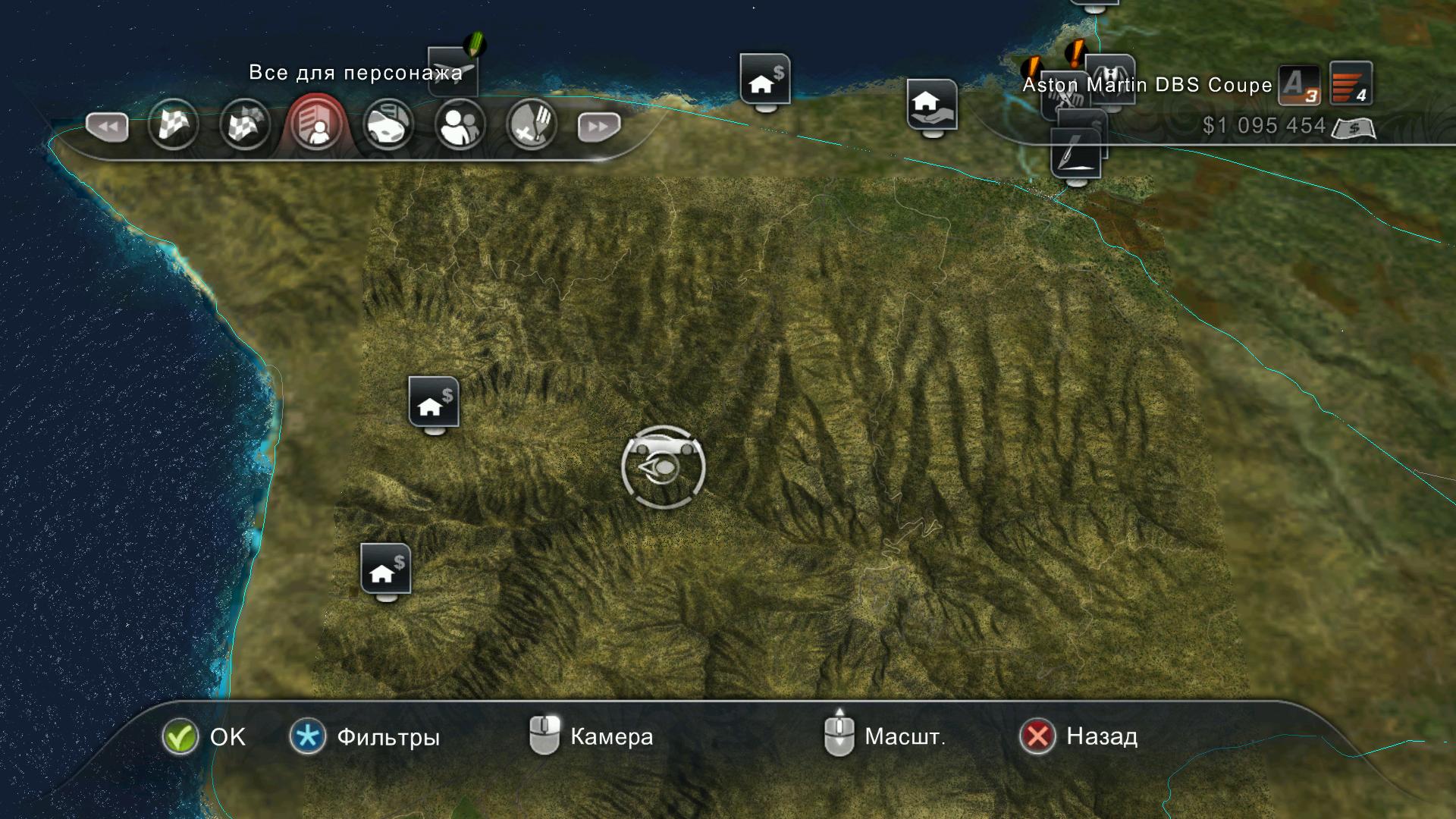Go back with the red Назад button
The width and height of the screenshot is (1456, 819).
pyautogui.click(x=1037, y=736)
